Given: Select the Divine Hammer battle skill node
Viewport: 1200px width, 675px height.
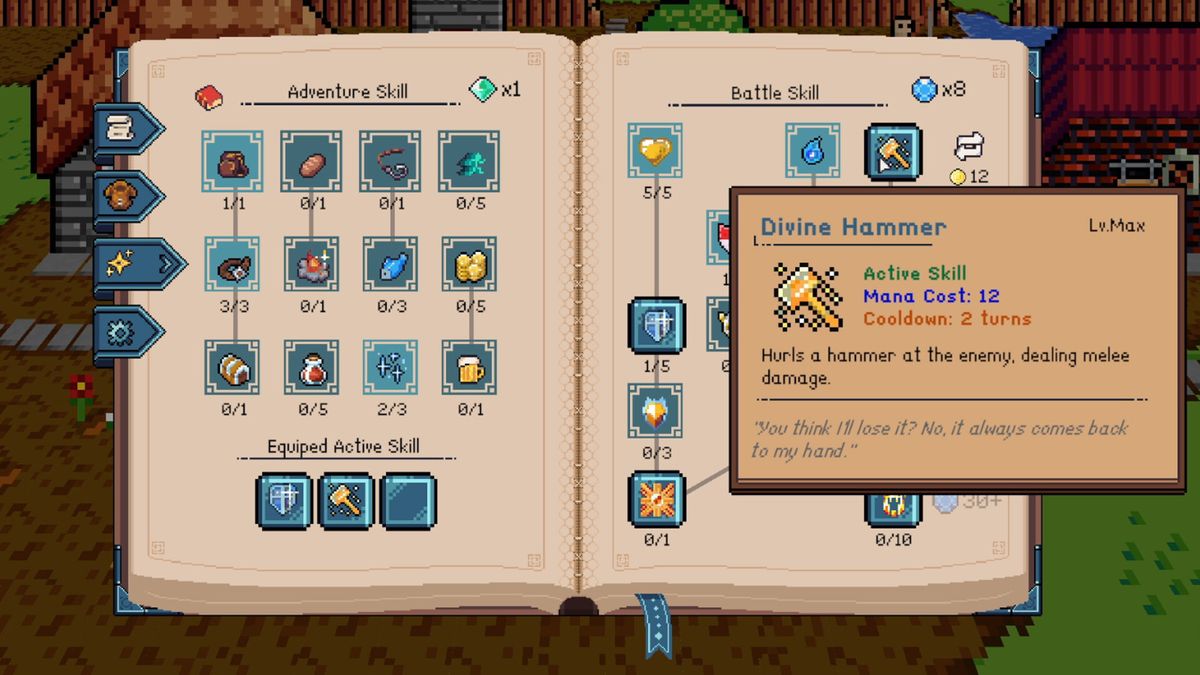Looking at the screenshot, I should (892, 152).
